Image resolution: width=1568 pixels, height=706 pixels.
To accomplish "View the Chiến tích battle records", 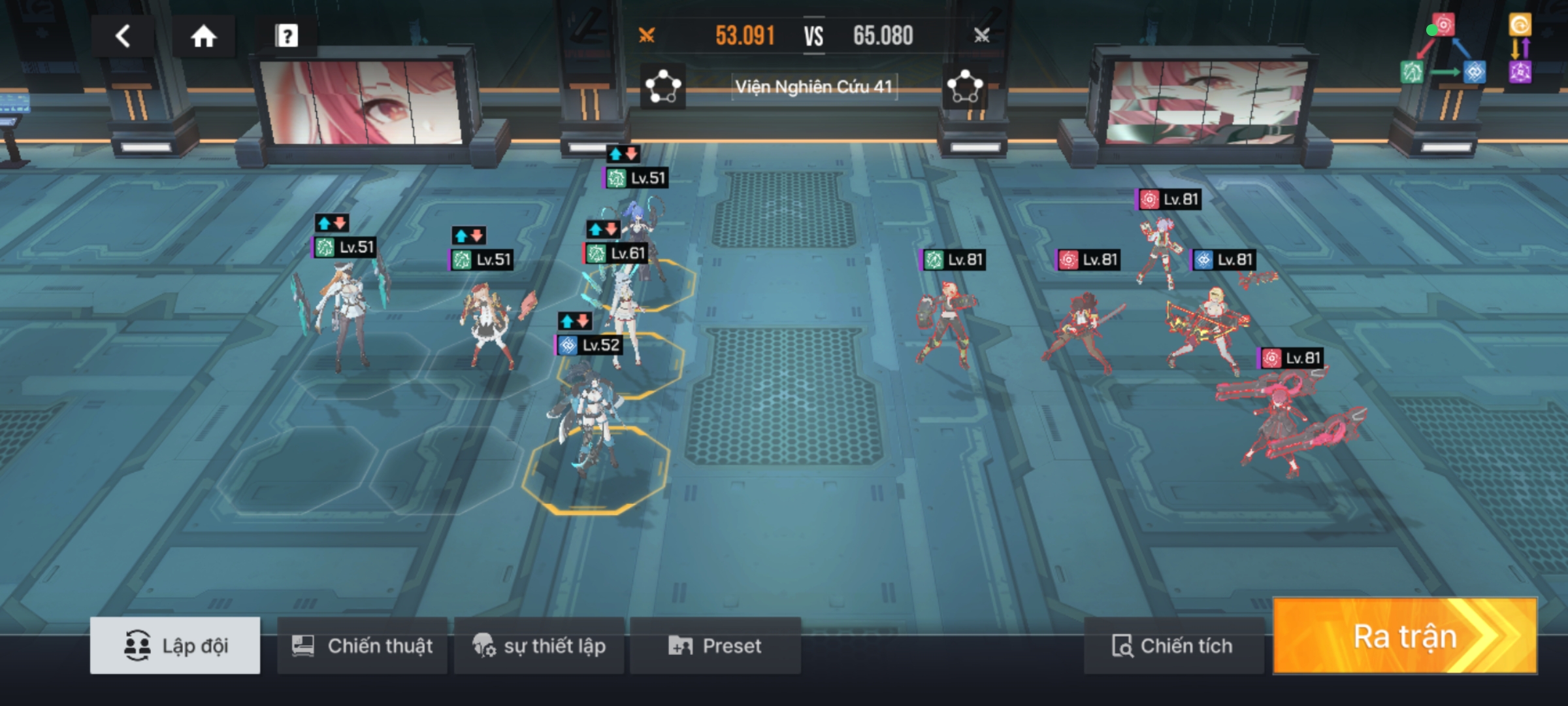I will (1173, 646).
